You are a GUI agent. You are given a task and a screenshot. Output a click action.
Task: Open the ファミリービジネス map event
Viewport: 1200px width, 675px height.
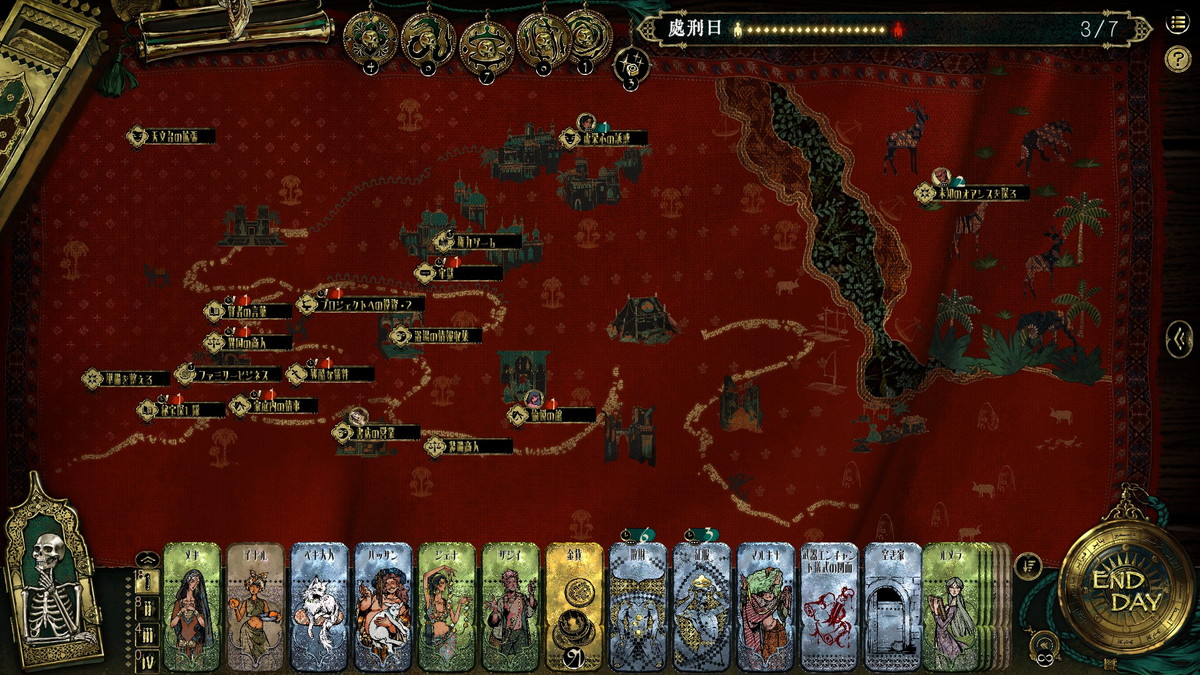tap(228, 375)
